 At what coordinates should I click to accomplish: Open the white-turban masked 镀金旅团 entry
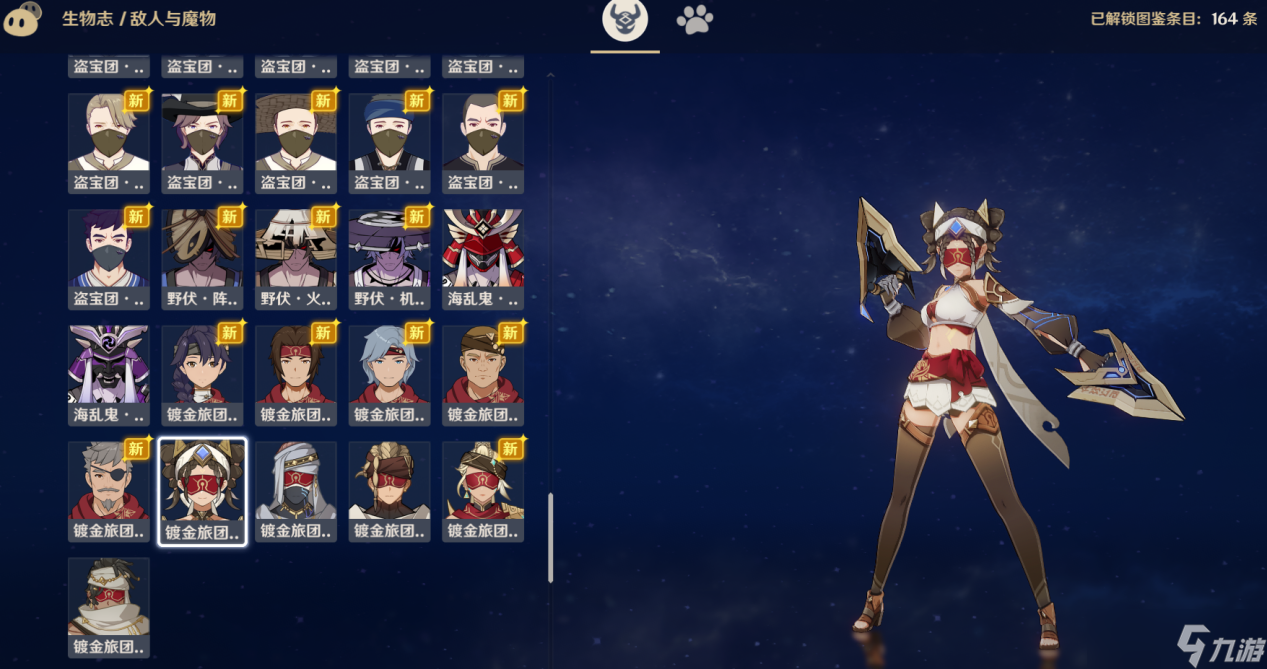point(296,491)
